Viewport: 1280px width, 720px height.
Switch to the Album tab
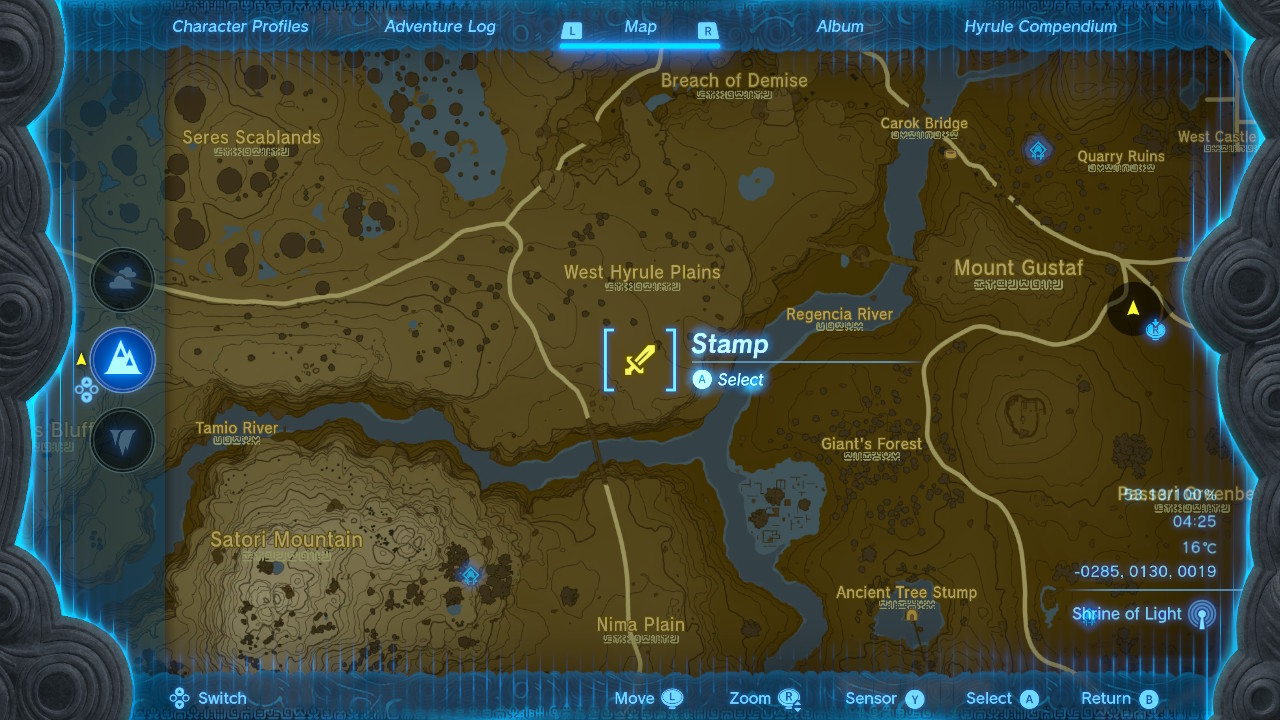tap(839, 27)
